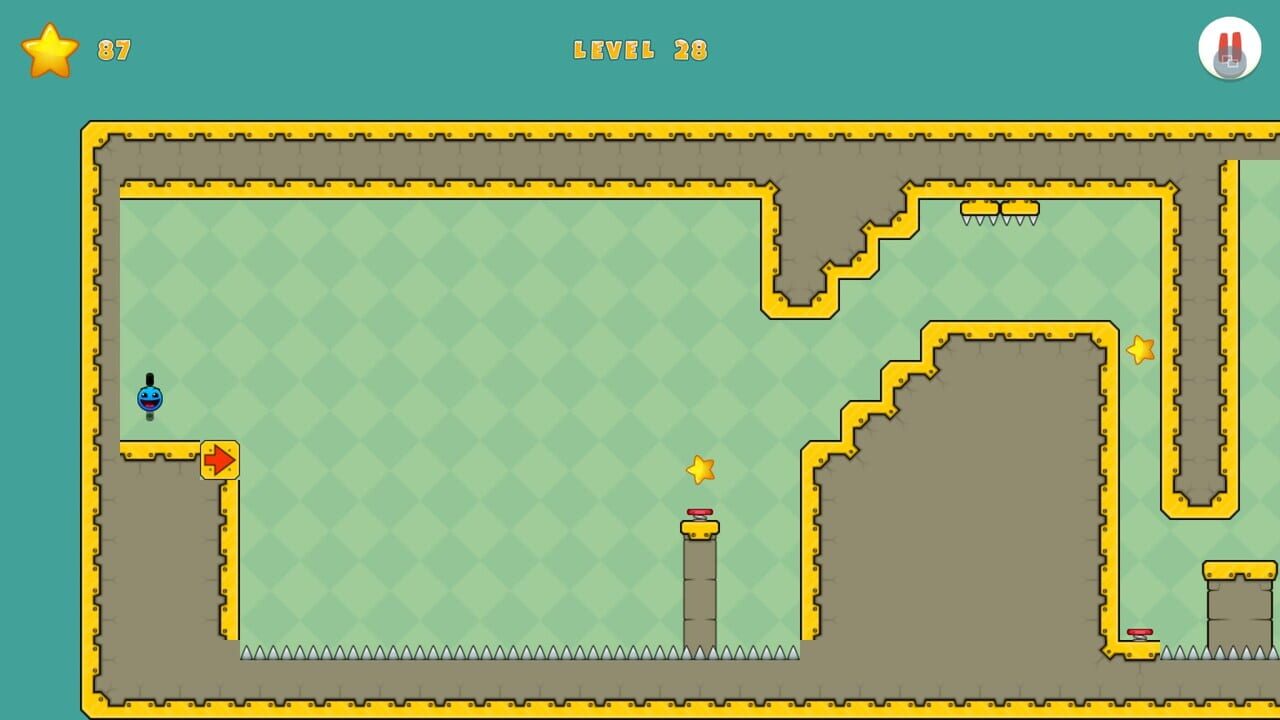Click the red arrow direction sign
The image size is (1280, 720).
click(x=220, y=458)
